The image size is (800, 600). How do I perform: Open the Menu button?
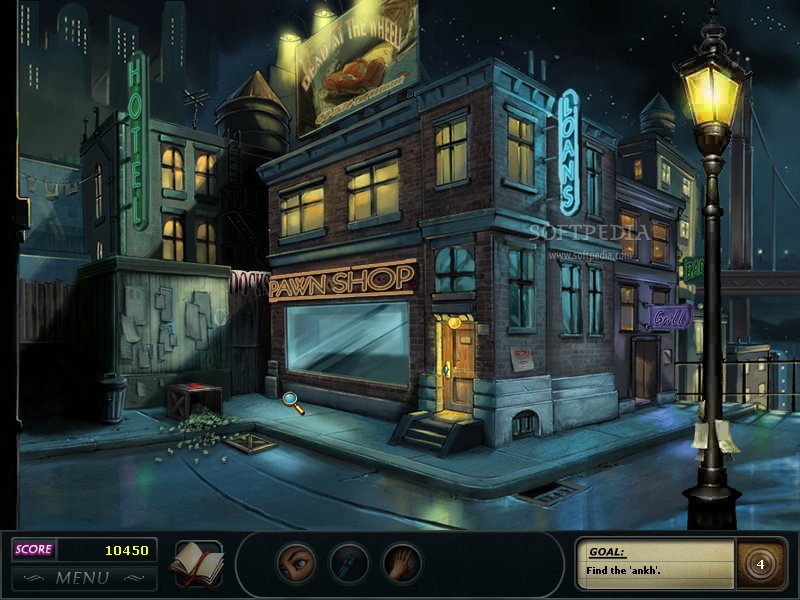click(x=83, y=578)
